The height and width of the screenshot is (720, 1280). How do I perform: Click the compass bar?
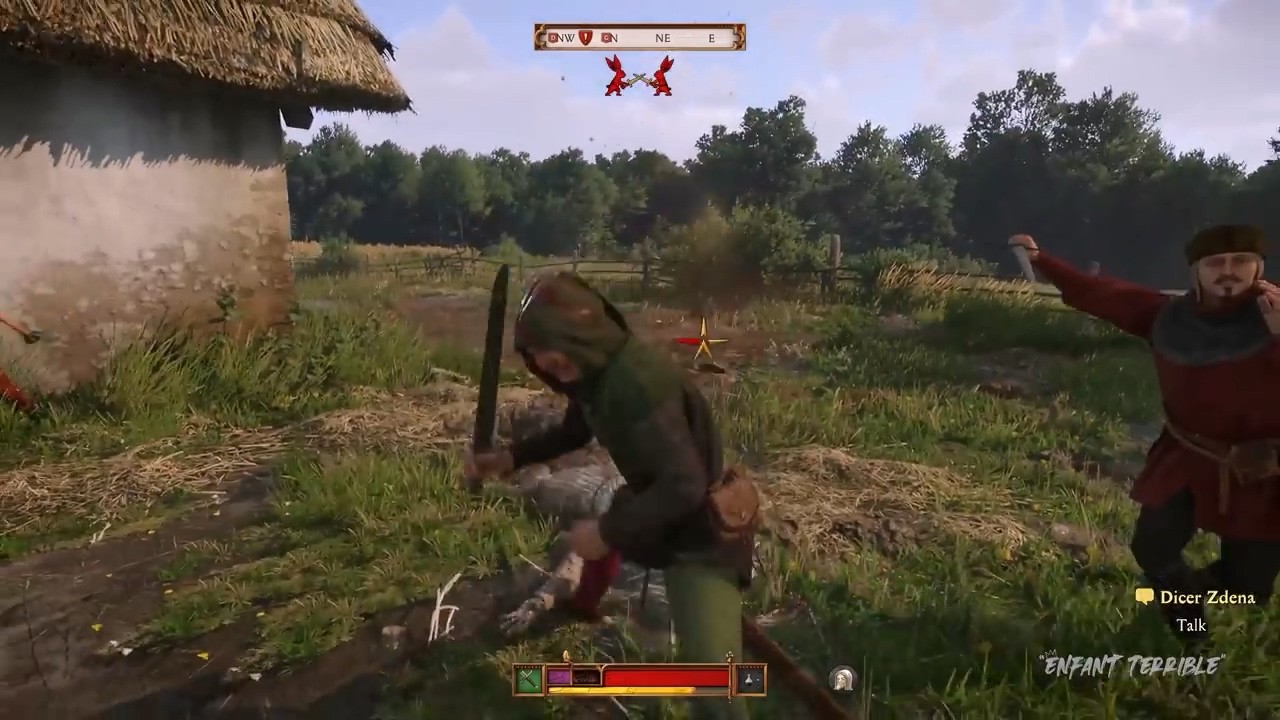click(x=640, y=38)
